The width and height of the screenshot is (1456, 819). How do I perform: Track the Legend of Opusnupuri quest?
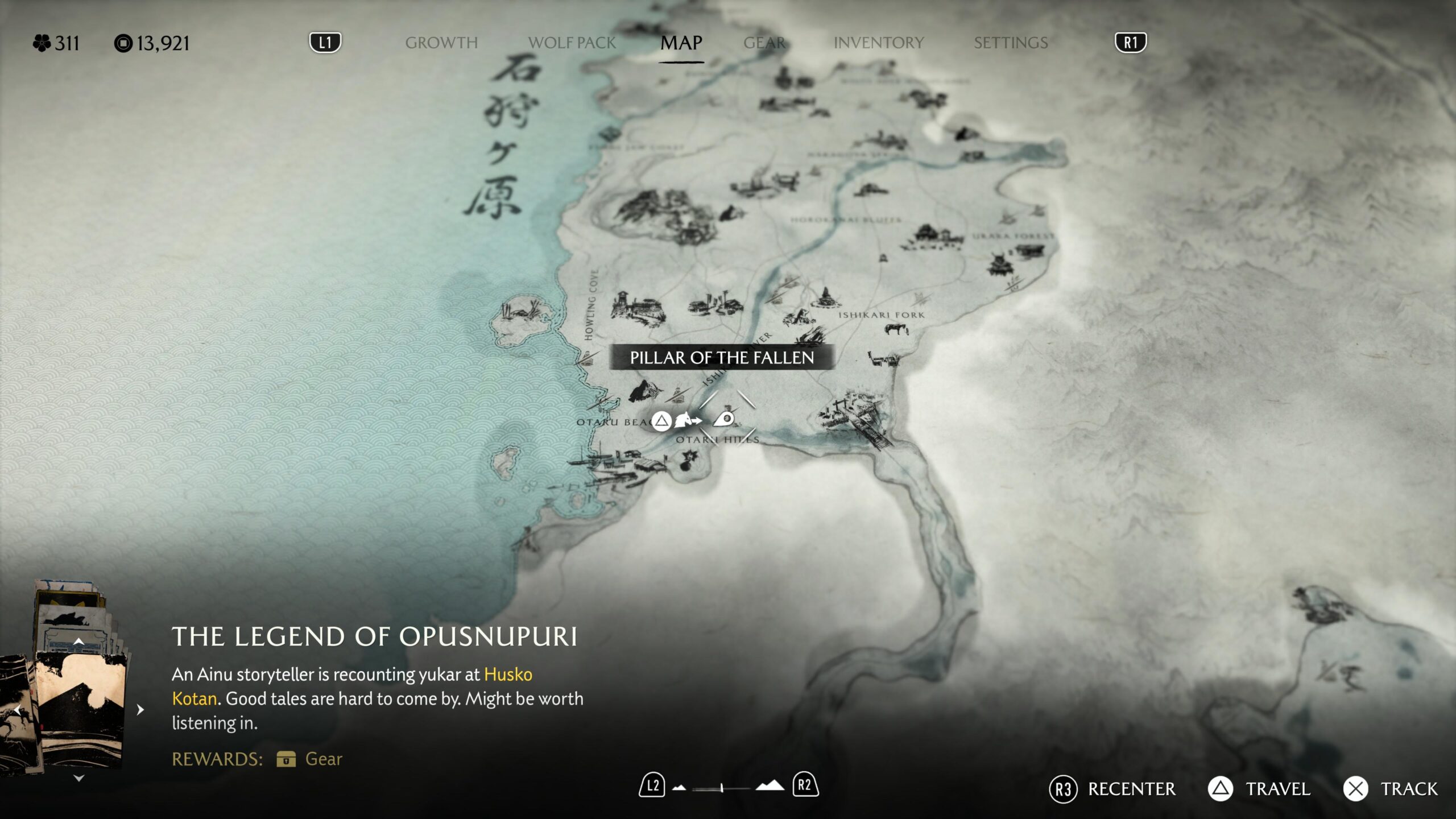click(x=1391, y=789)
